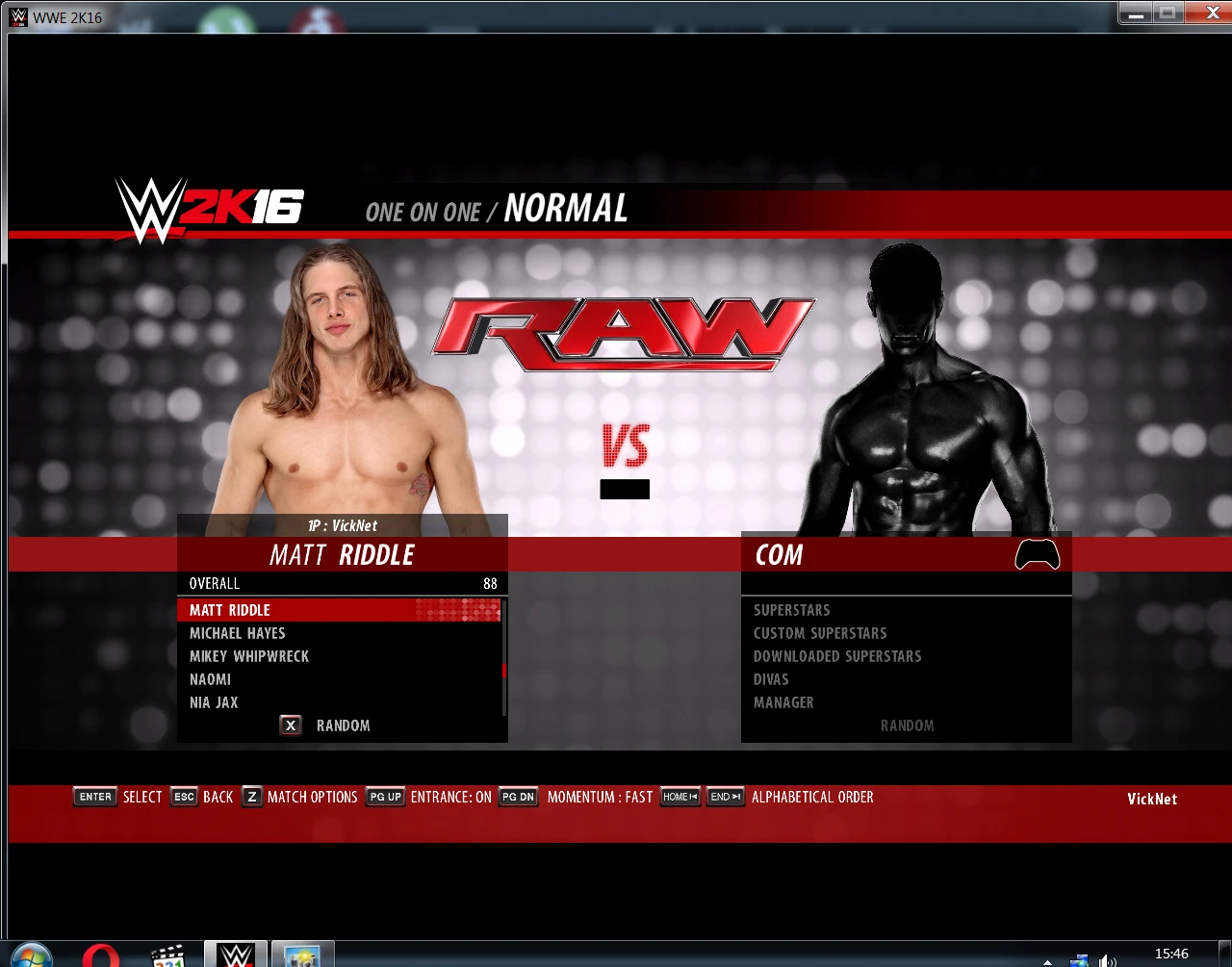Switch Momentum speed with PG DN

518,797
